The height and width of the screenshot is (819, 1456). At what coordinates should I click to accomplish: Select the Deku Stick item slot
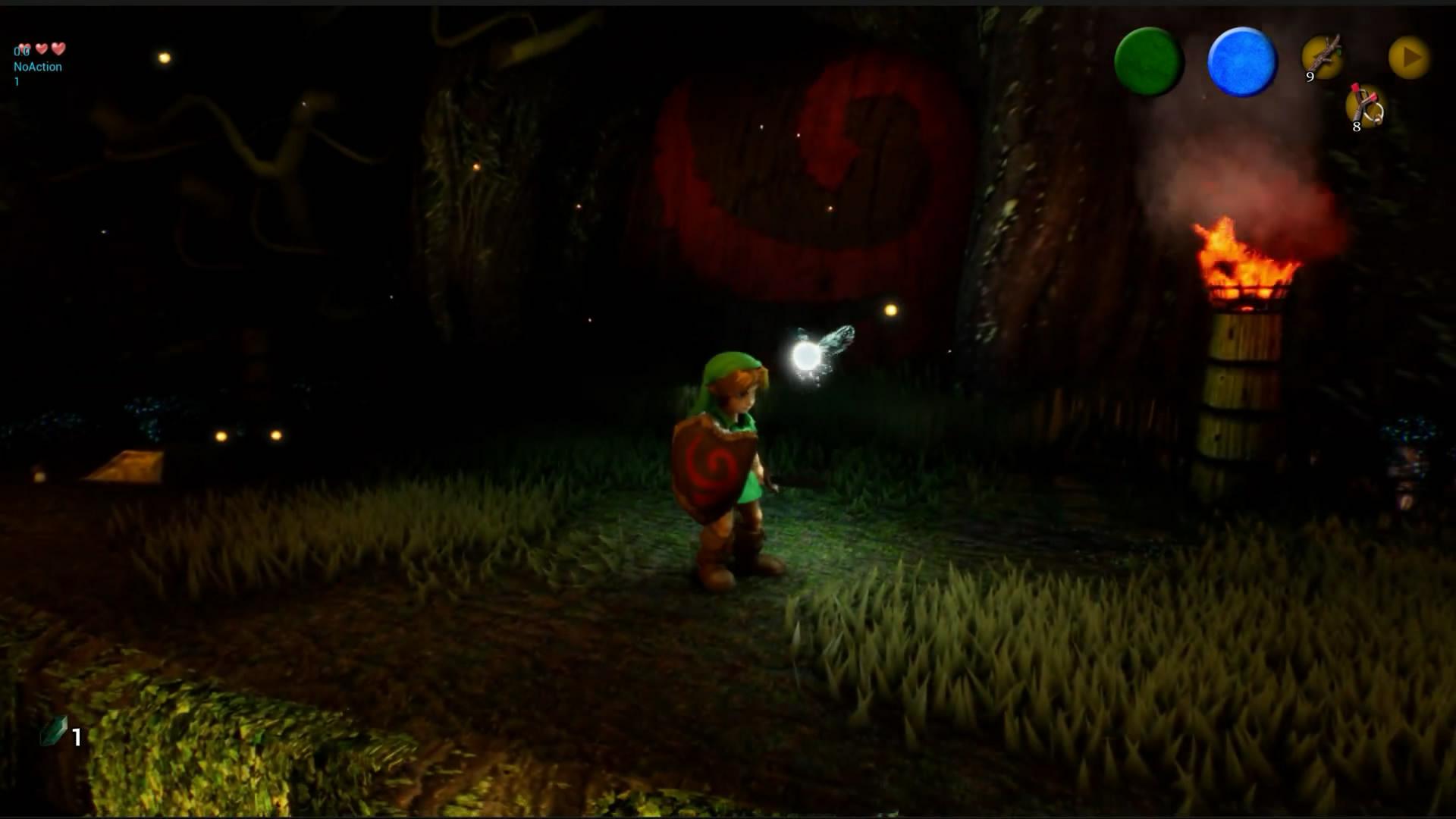pyautogui.click(x=1323, y=57)
